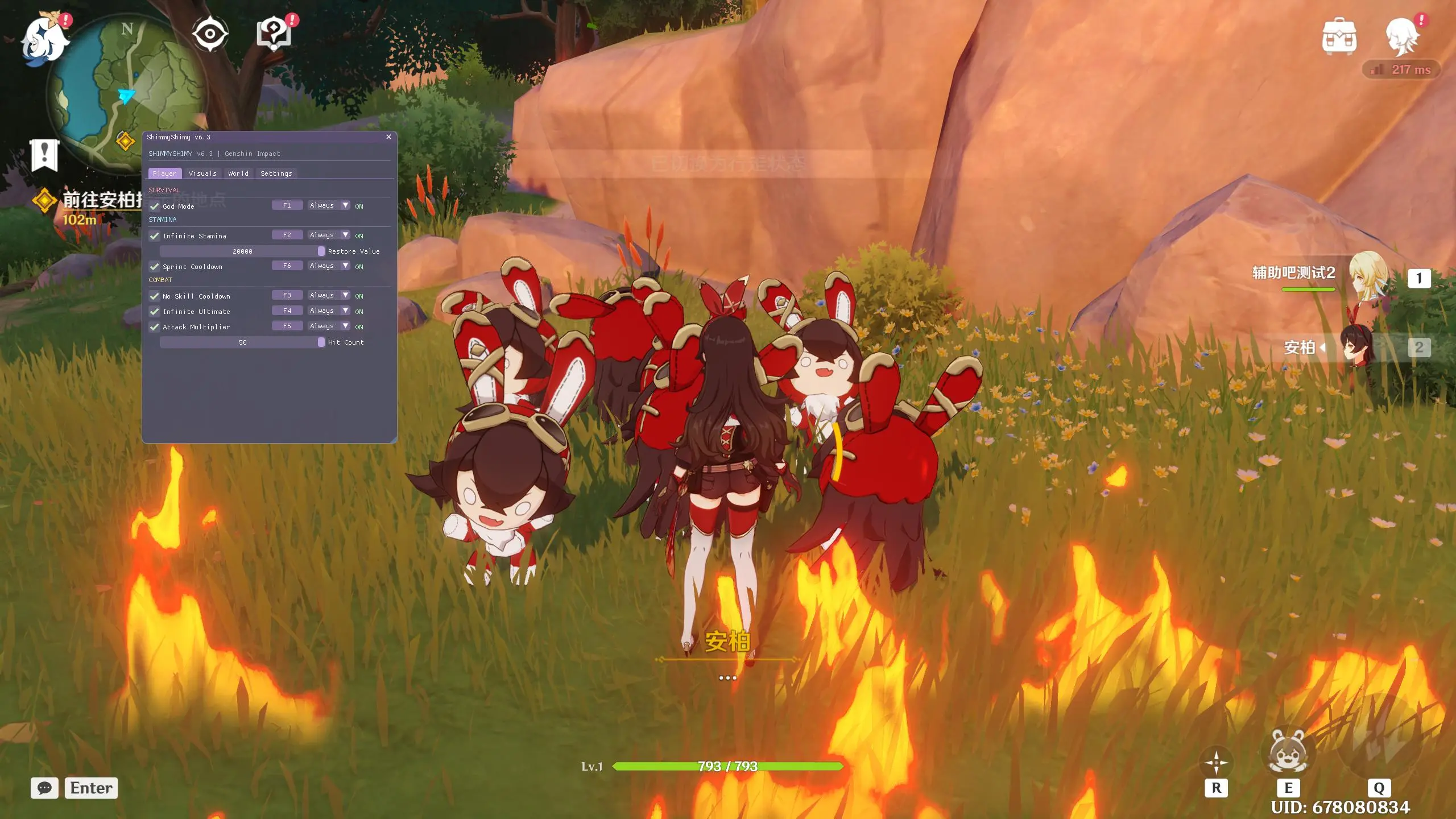Open the quest exclamation bookmark icon
Image resolution: width=1456 pixels, height=819 pixels.
pos(44,154)
